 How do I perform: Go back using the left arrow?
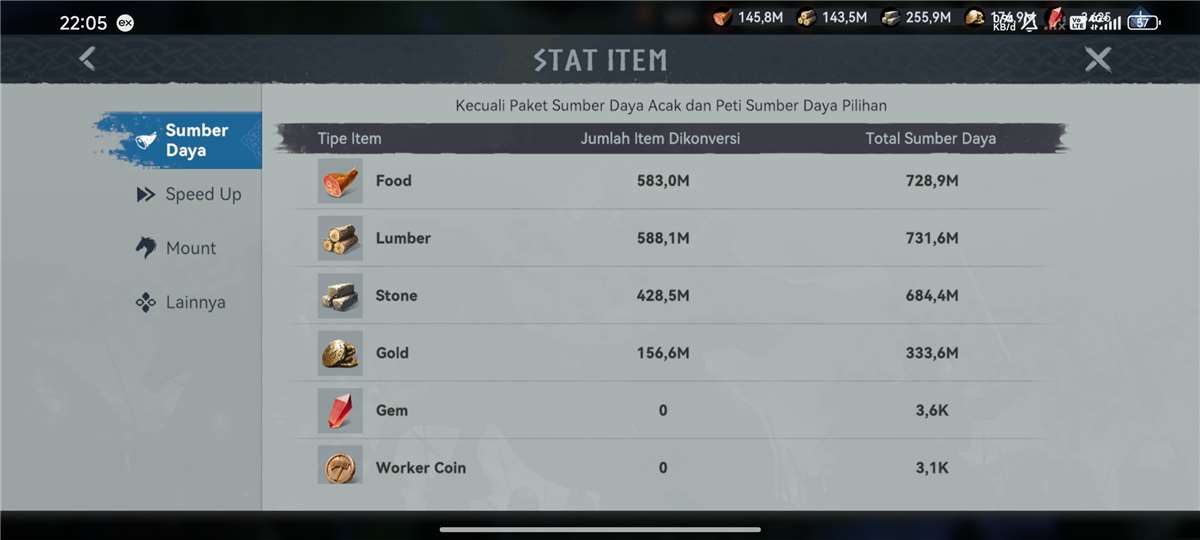click(88, 59)
